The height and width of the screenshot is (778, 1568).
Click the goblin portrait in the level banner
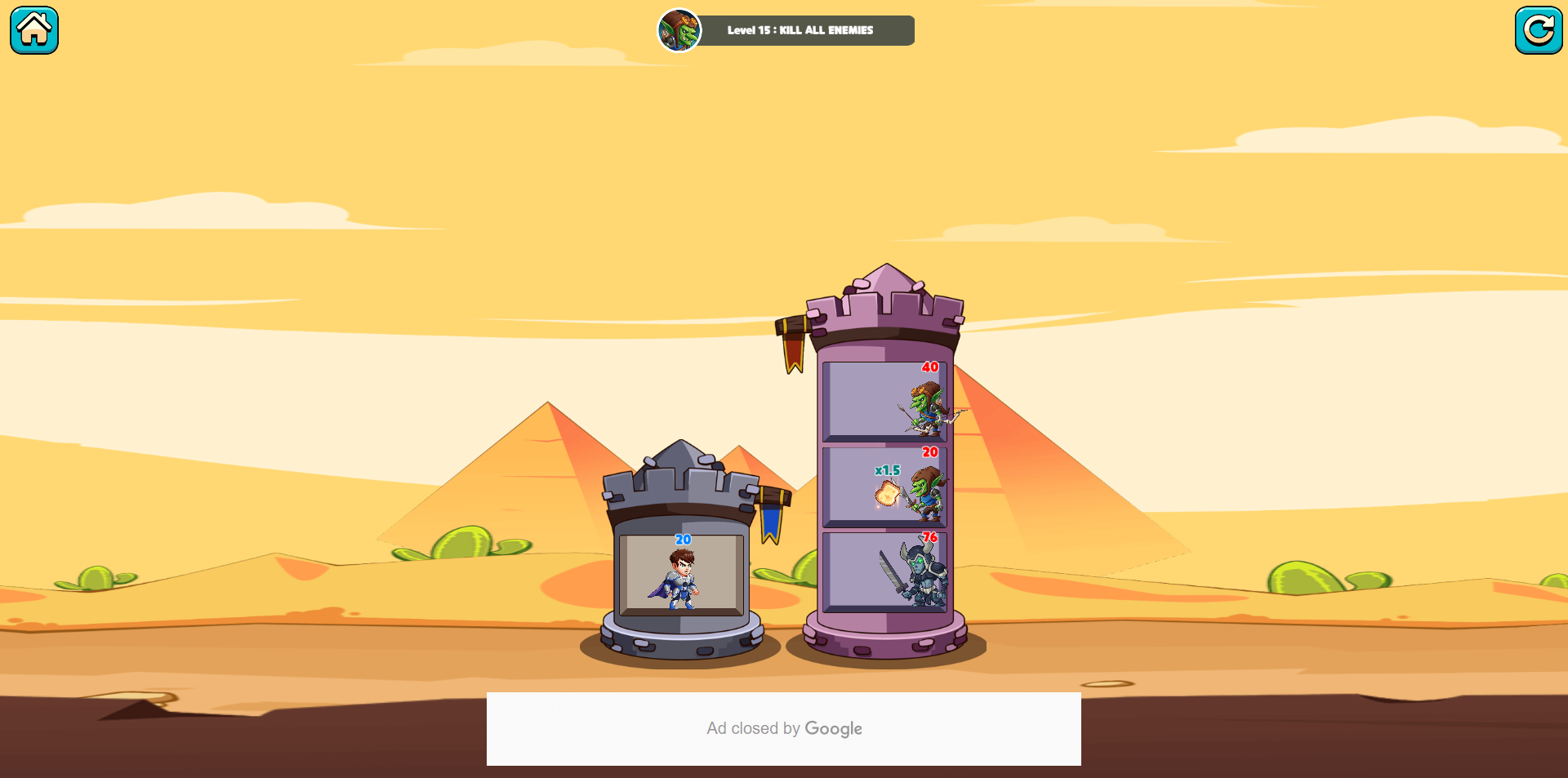click(679, 30)
